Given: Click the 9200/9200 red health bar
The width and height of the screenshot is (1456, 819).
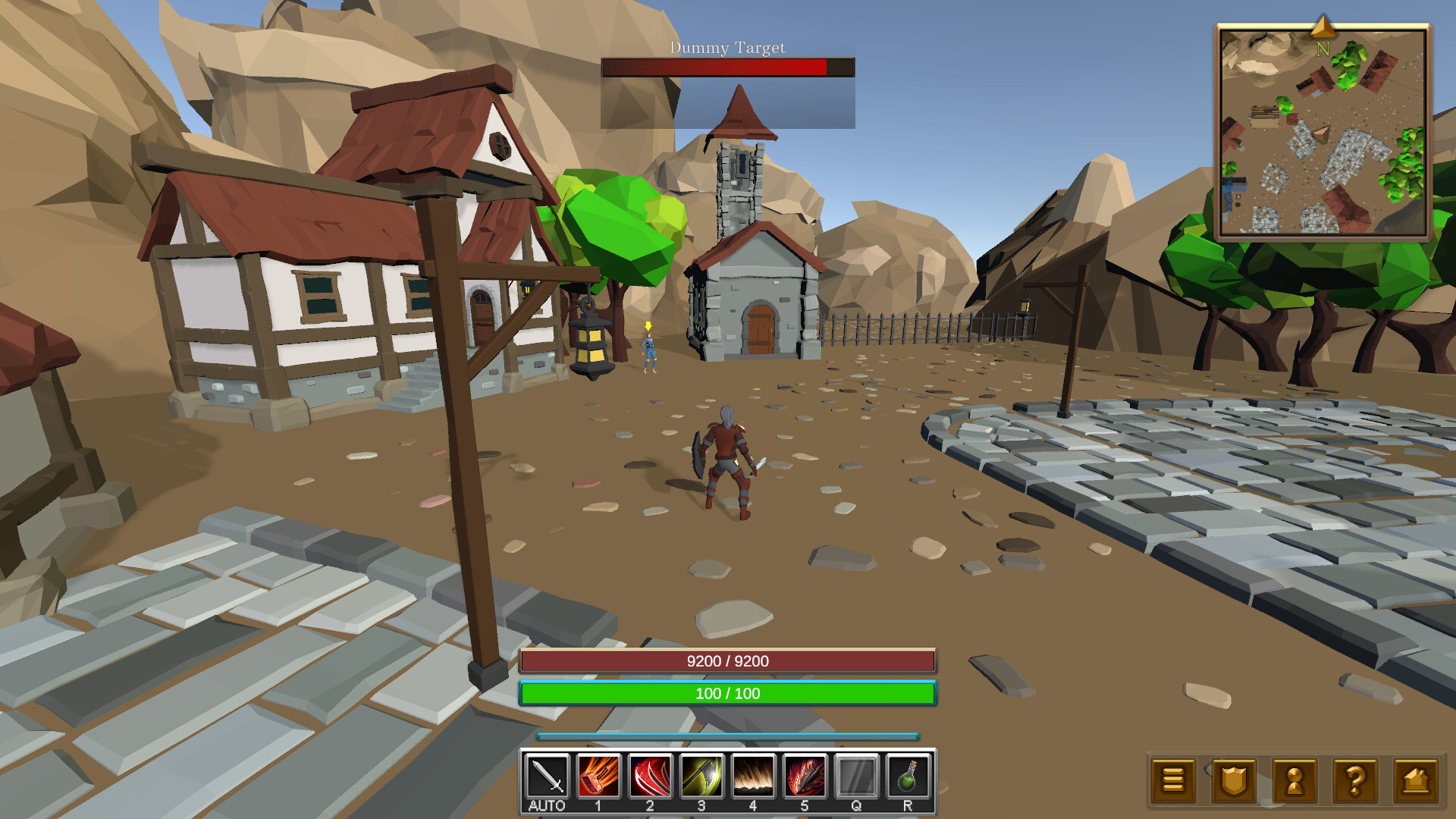Looking at the screenshot, I should coord(726,661).
